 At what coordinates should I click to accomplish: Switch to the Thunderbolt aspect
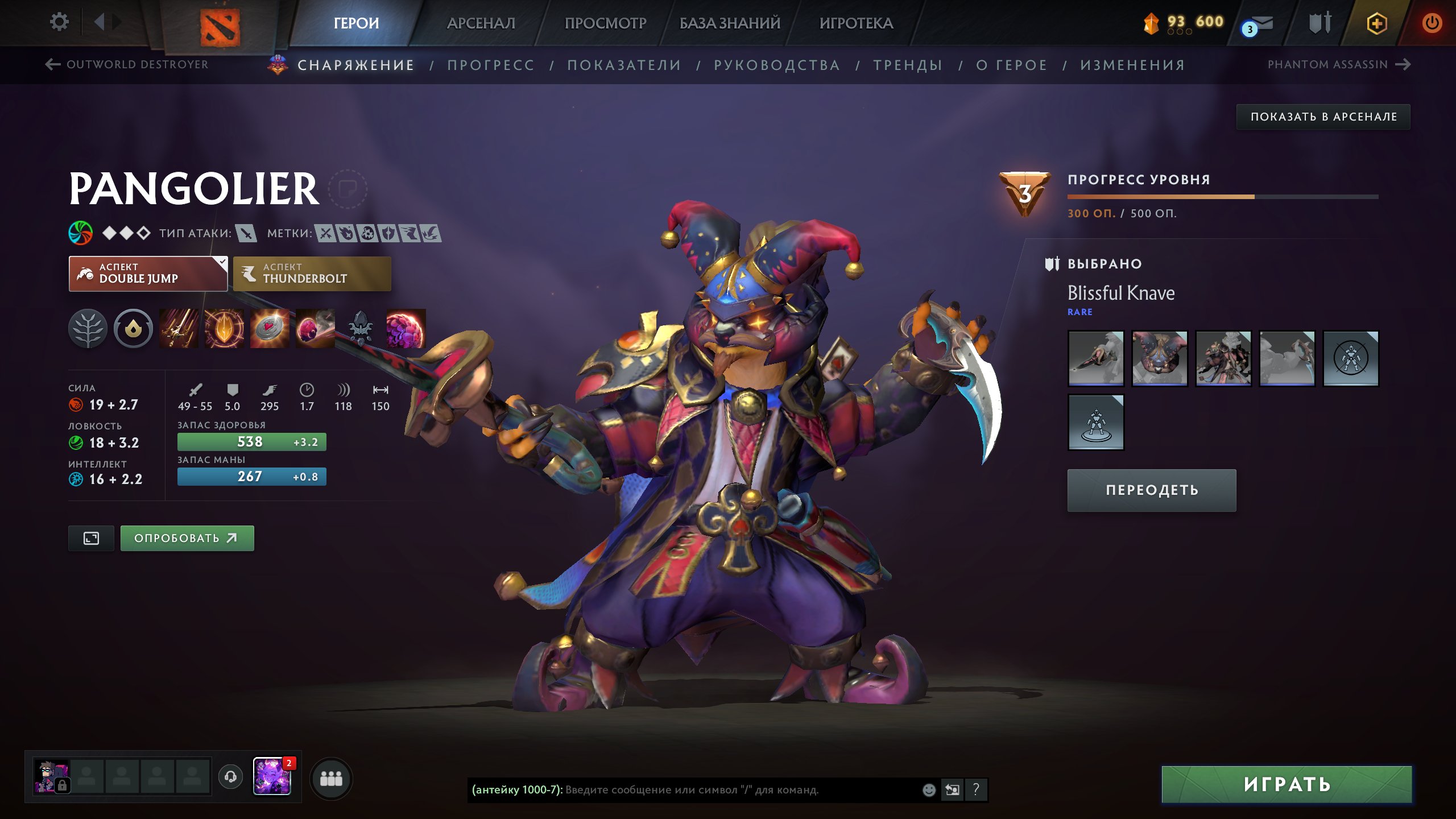pos(312,274)
